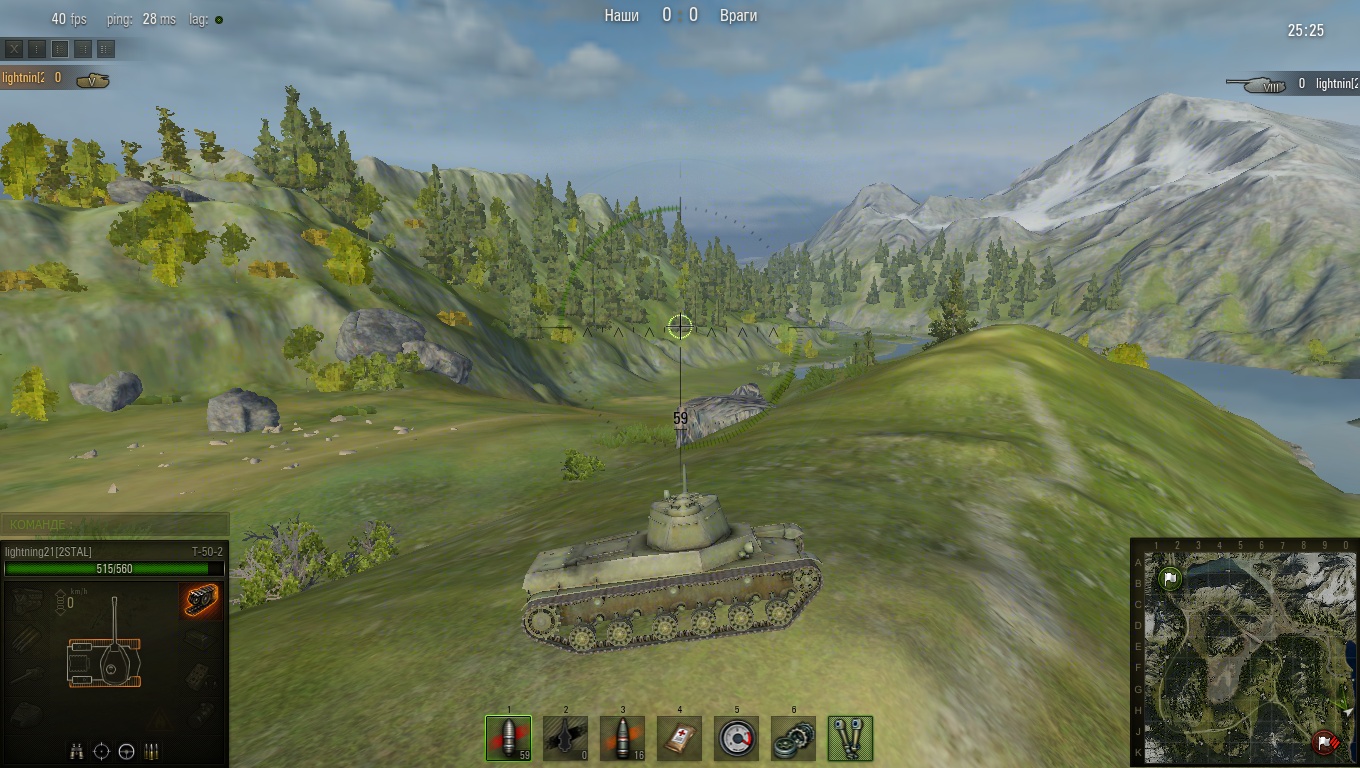Image resolution: width=1360 pixels, height=768 pixels.
Task: Hide the player list with the X button
Action: (13, 48)
